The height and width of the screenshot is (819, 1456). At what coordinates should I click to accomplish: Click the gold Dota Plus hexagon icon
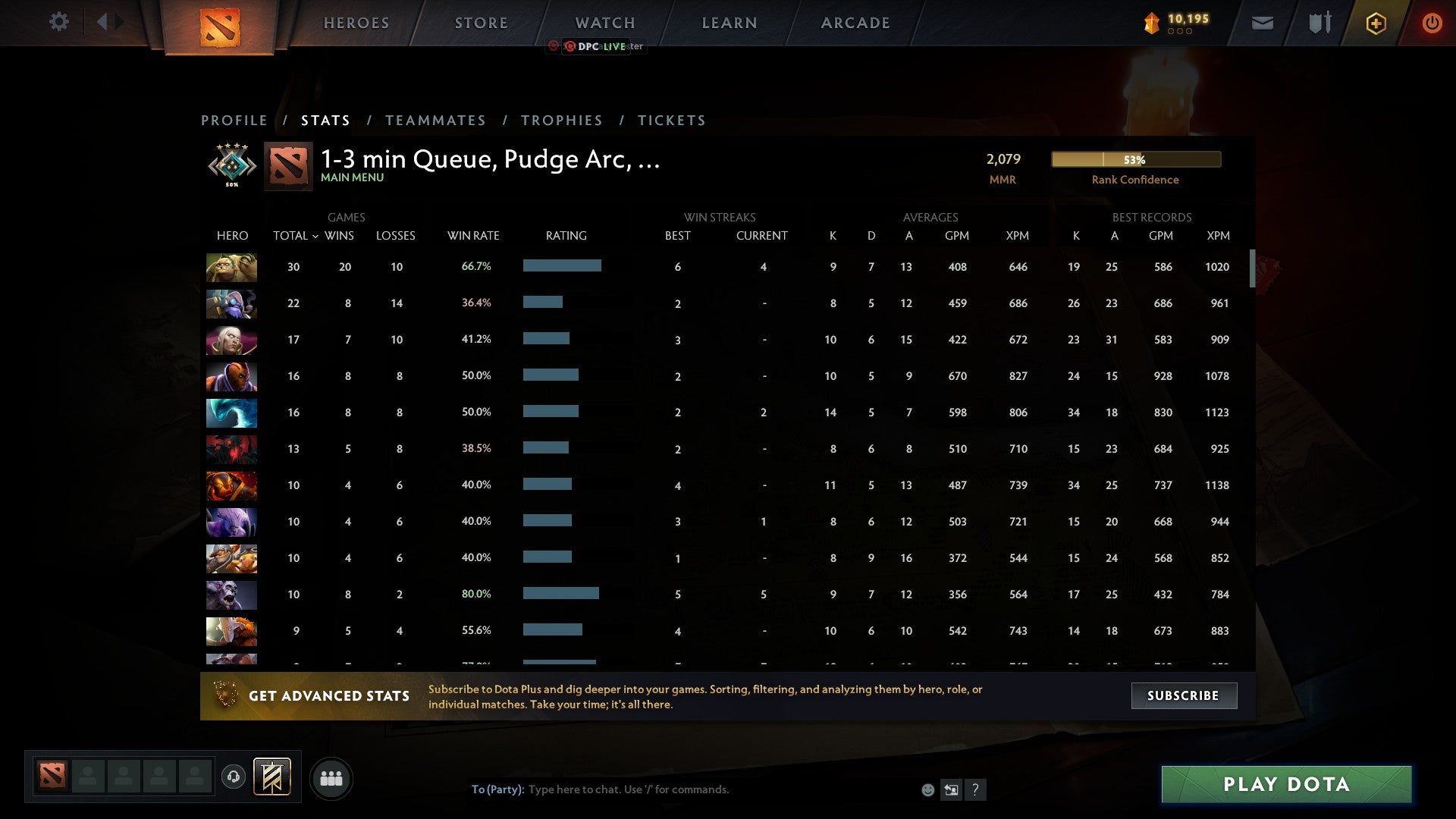point(1376,23)
